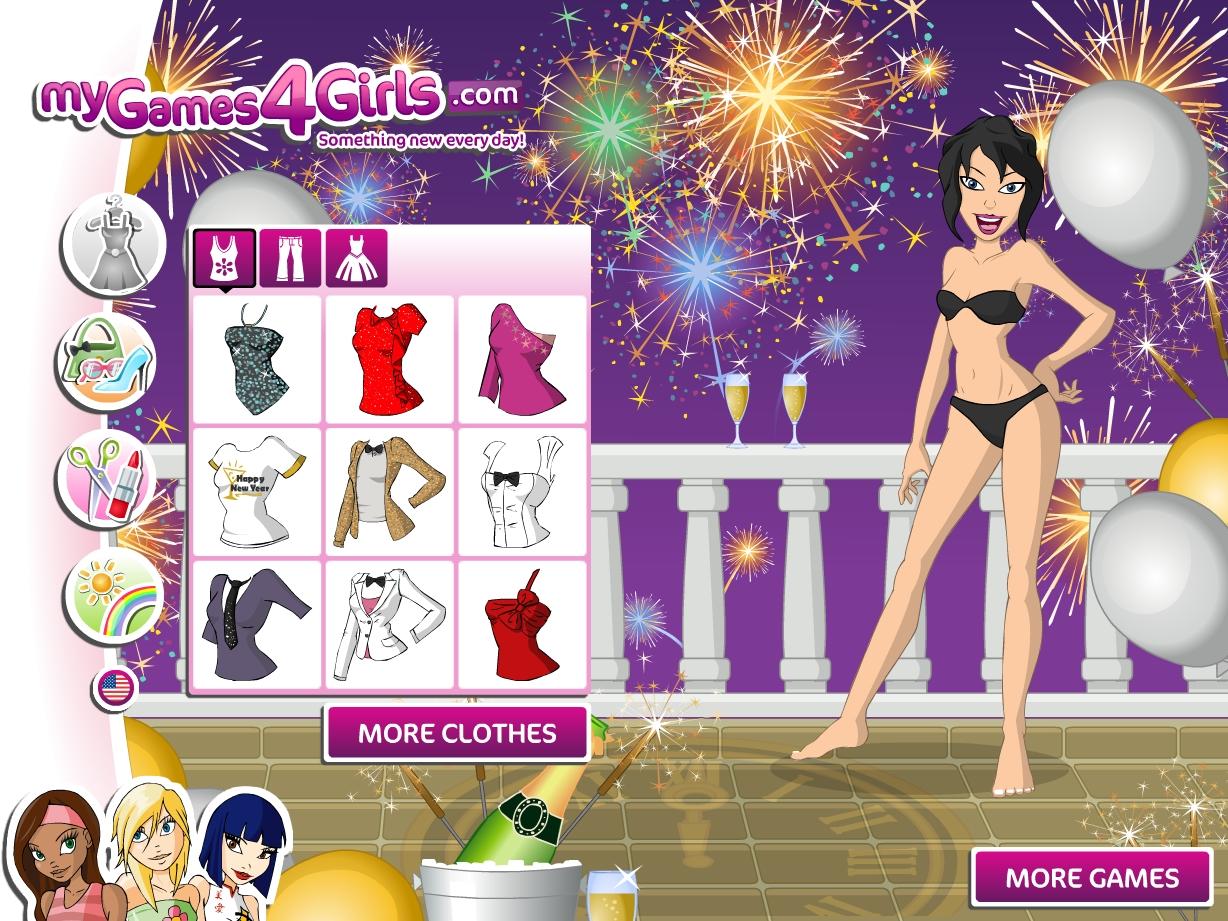Viewport: 1228px width, 921px height.
Task: Wear the Happy New Year t-shirt
Action: (x=257, y=492)
